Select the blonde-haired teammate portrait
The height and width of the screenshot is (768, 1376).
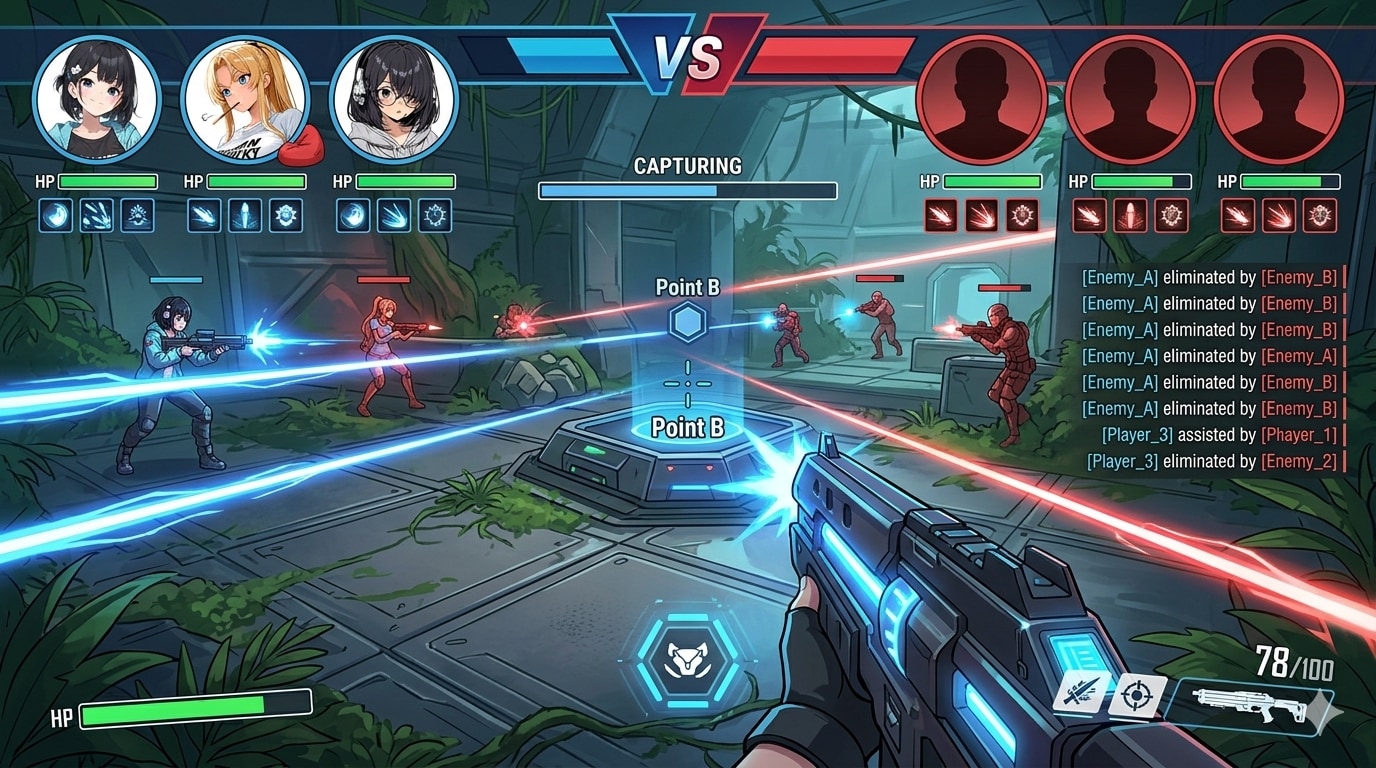coord(245,100)
